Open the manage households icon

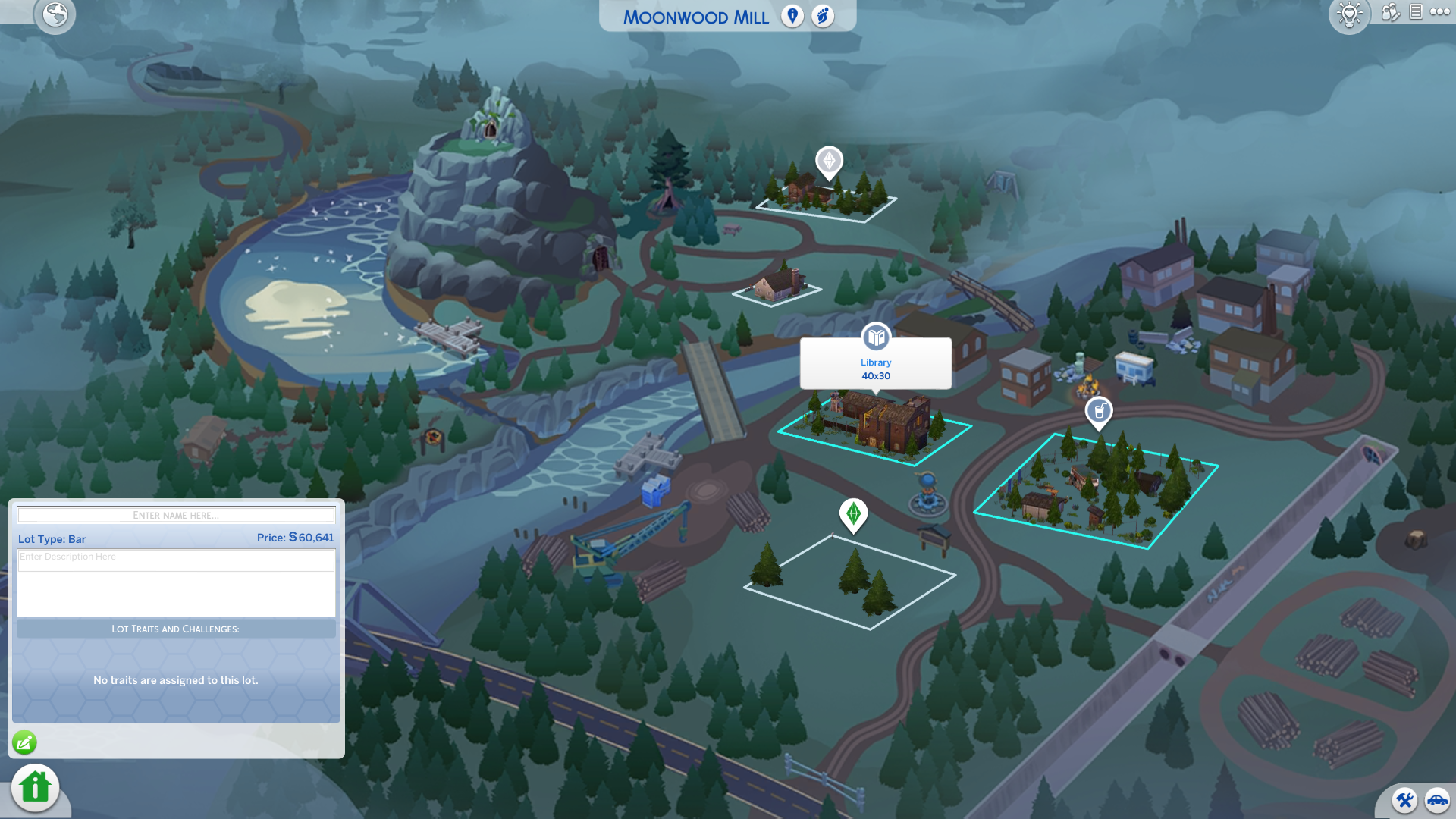[x=1390, y=12]
